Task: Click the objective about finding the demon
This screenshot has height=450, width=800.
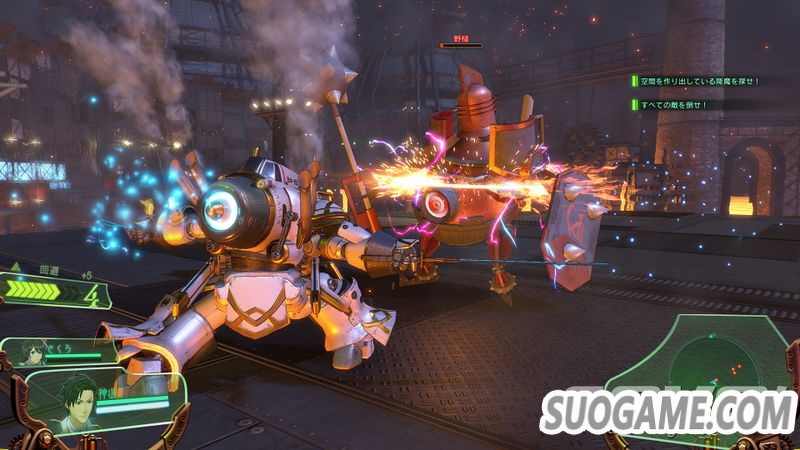Action: tap(696, 81)
